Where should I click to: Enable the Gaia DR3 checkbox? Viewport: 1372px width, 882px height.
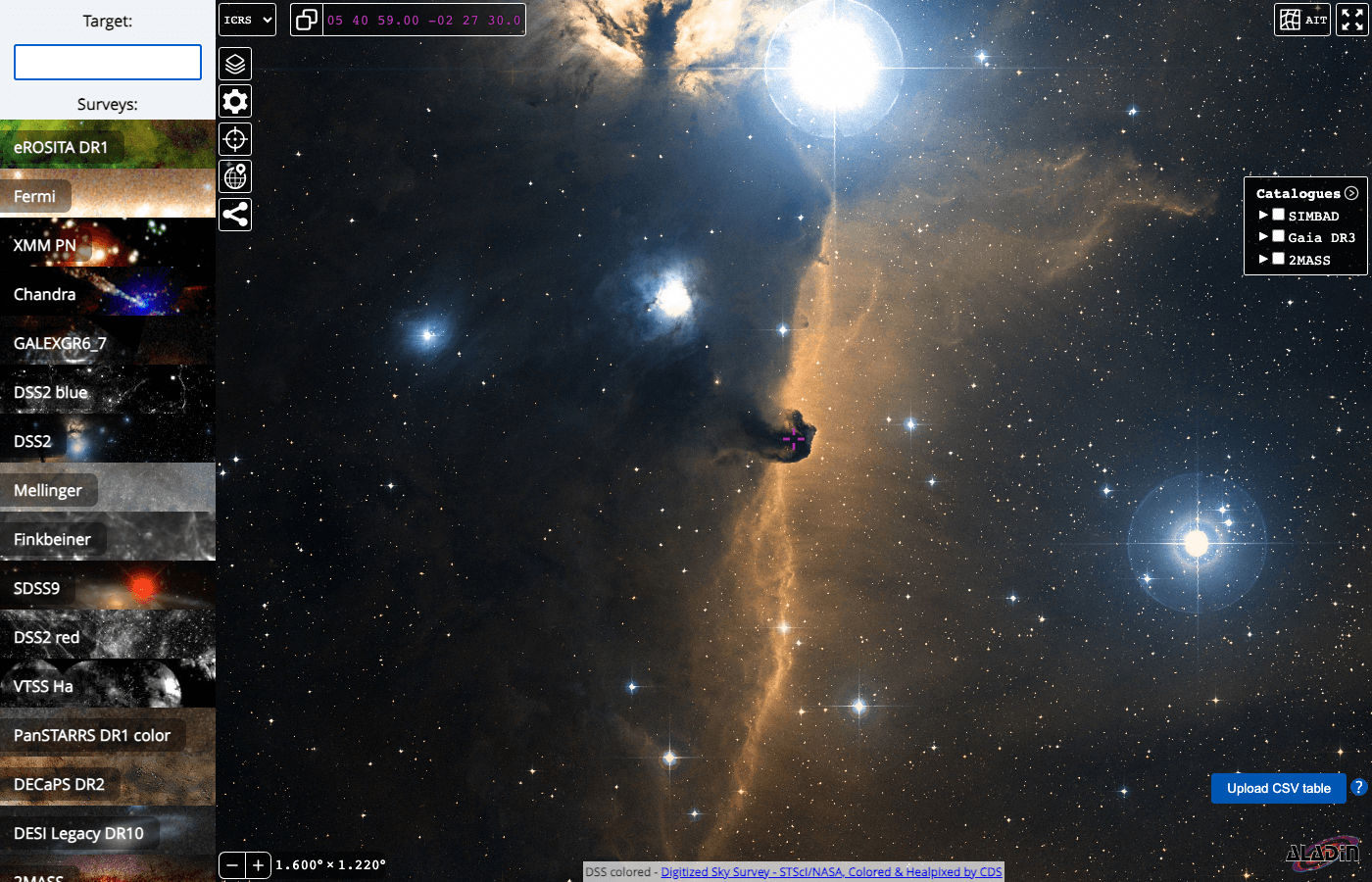coord(1278,237)
